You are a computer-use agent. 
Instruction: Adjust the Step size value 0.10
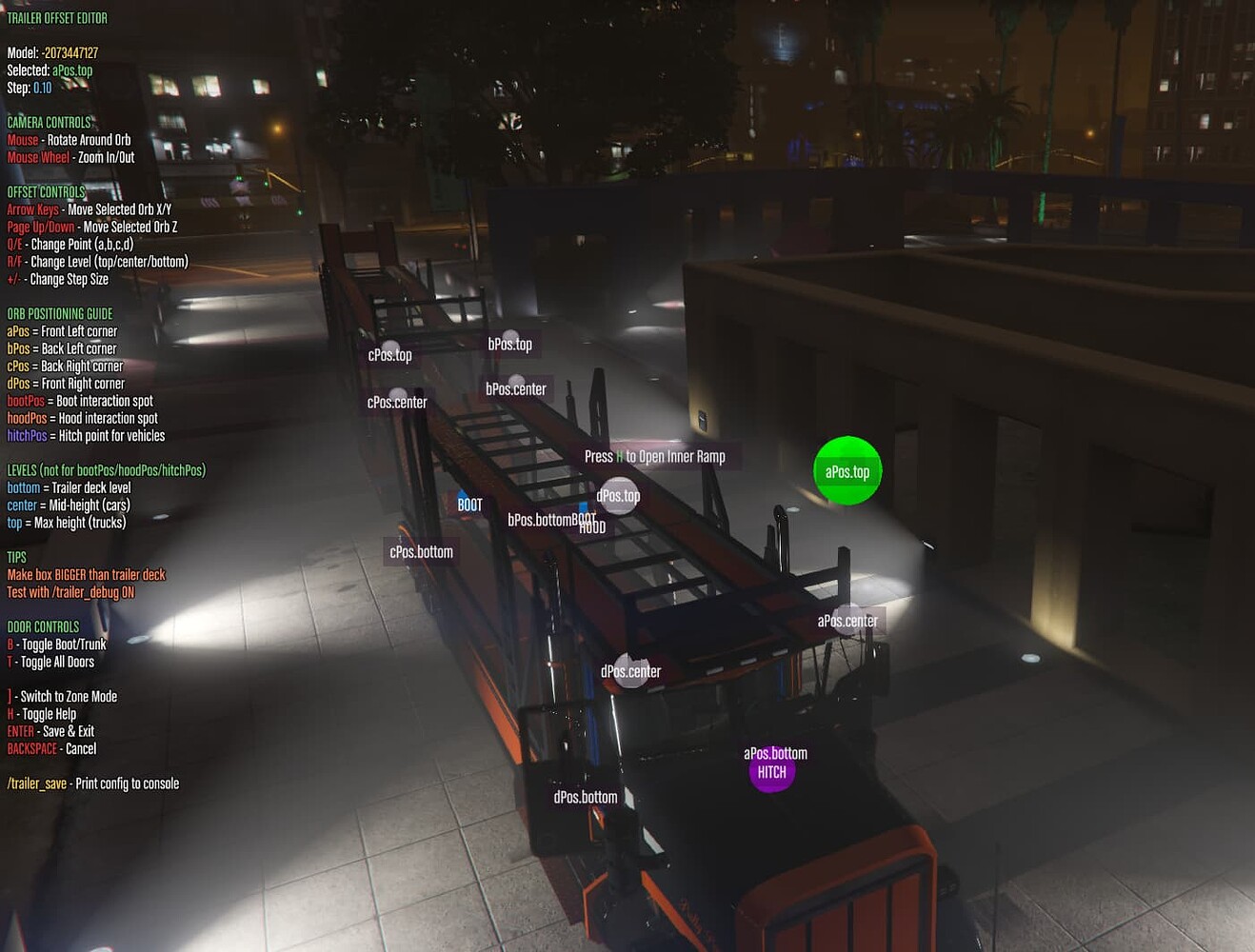44,88
